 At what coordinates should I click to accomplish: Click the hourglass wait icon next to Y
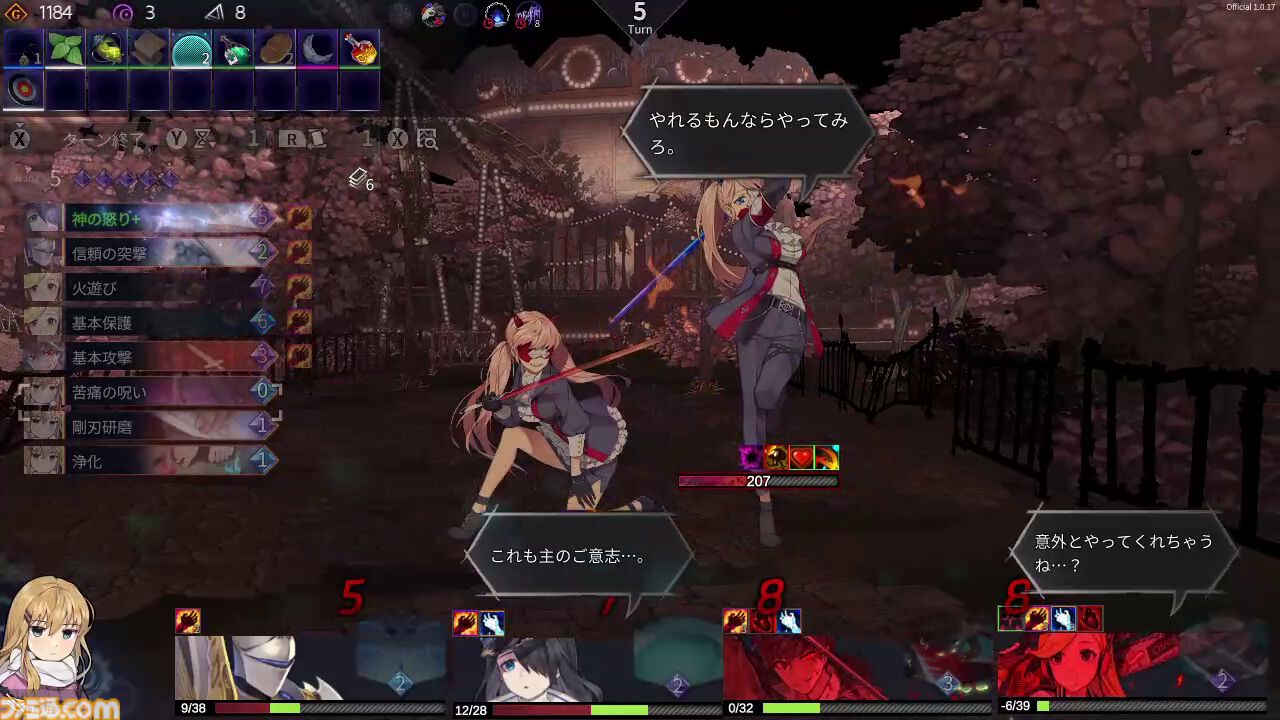click(203, 138)
